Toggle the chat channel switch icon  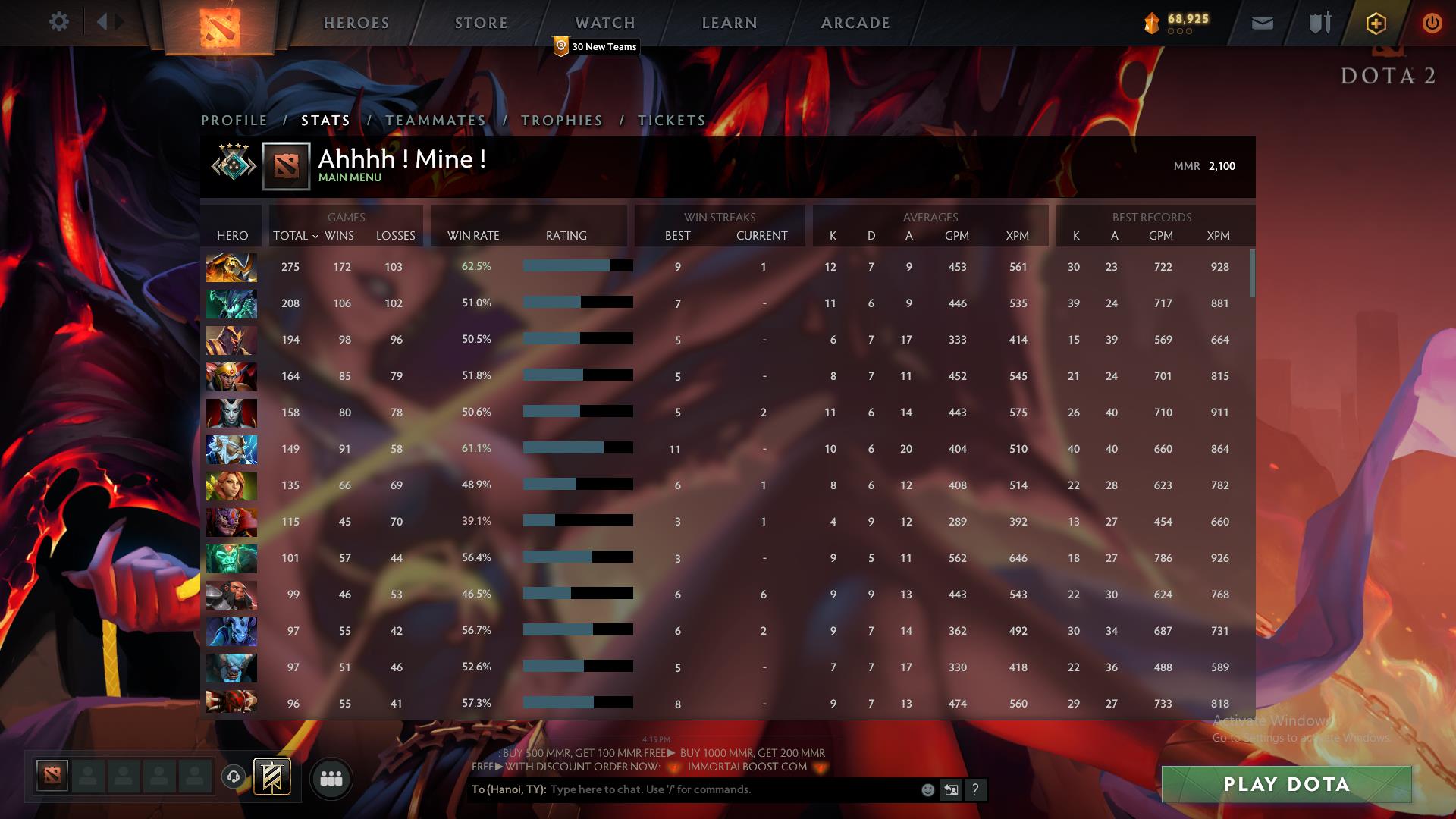point(951,789)
